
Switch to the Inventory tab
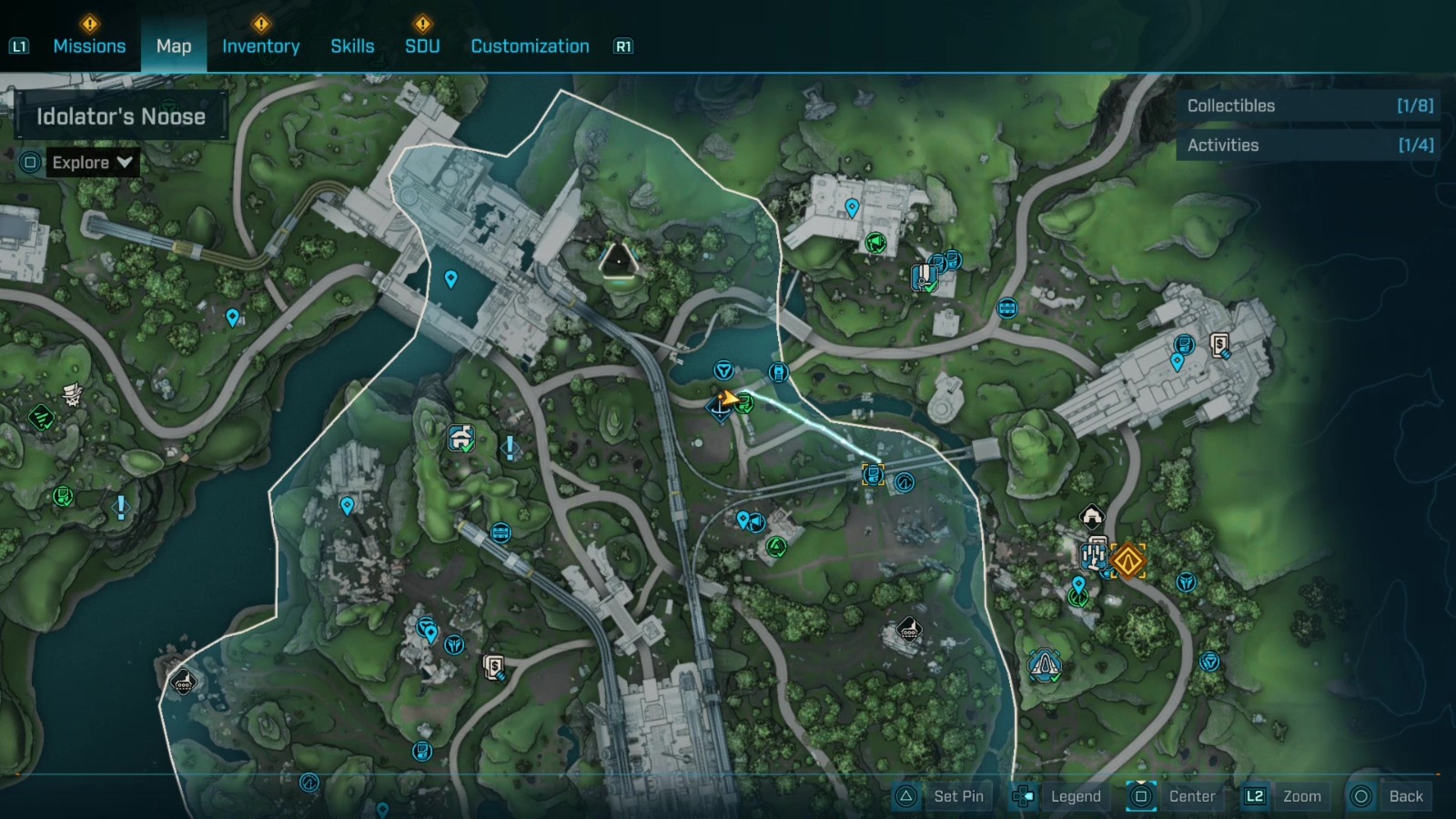[261, 45]
